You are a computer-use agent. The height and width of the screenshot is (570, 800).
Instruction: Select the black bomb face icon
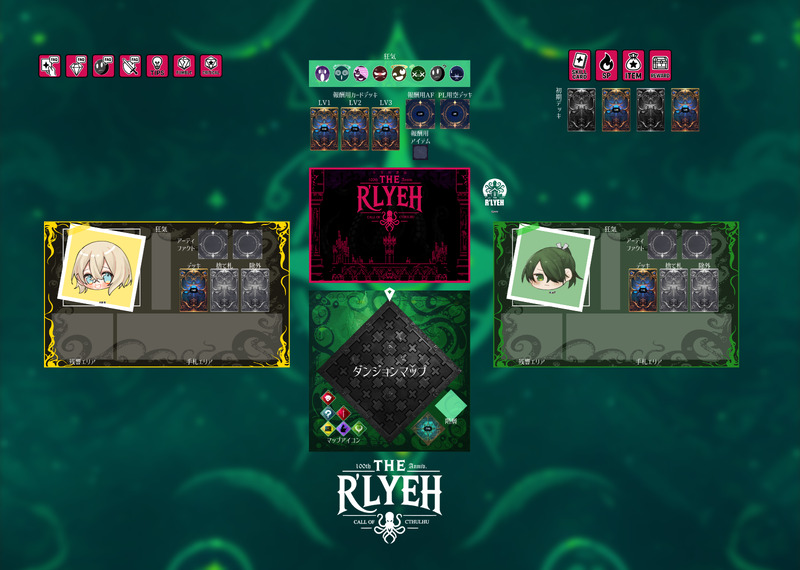(x=103, y=66)
